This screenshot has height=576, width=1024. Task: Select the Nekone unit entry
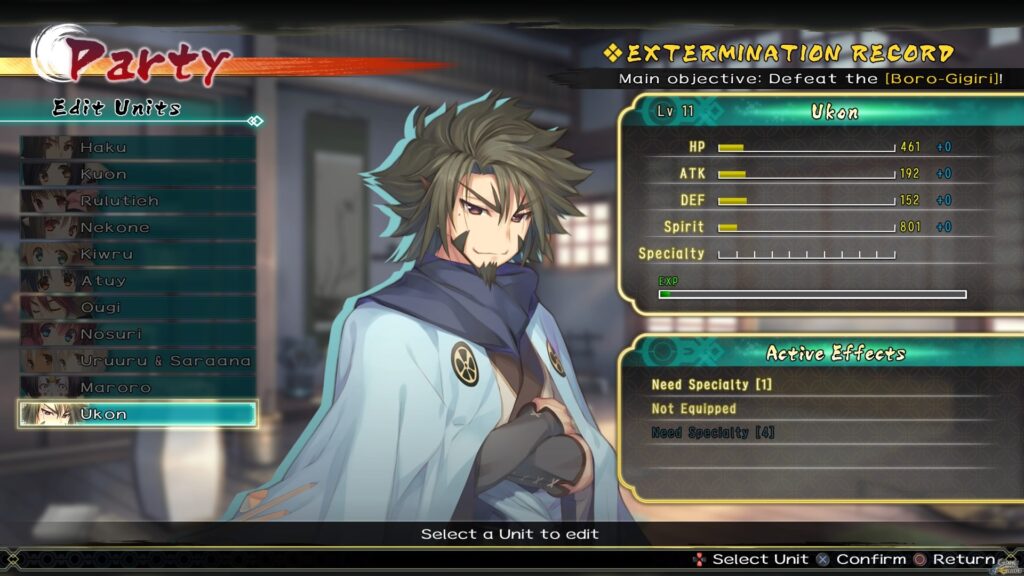pos(138,227)
